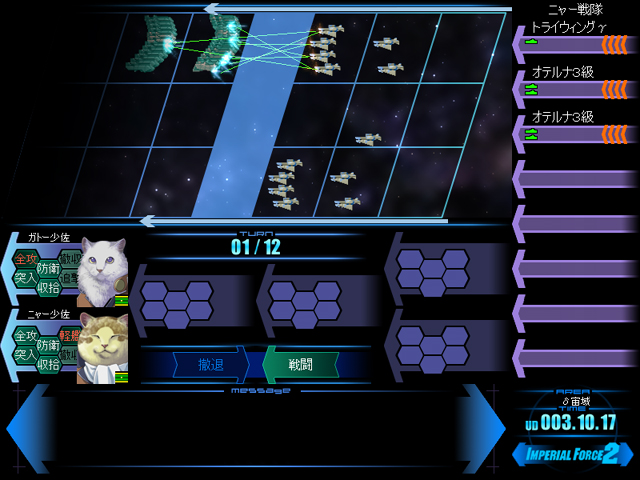Select 突入 order for ニャー少佐
Screen dimensions: 640x480
point(26,354)
